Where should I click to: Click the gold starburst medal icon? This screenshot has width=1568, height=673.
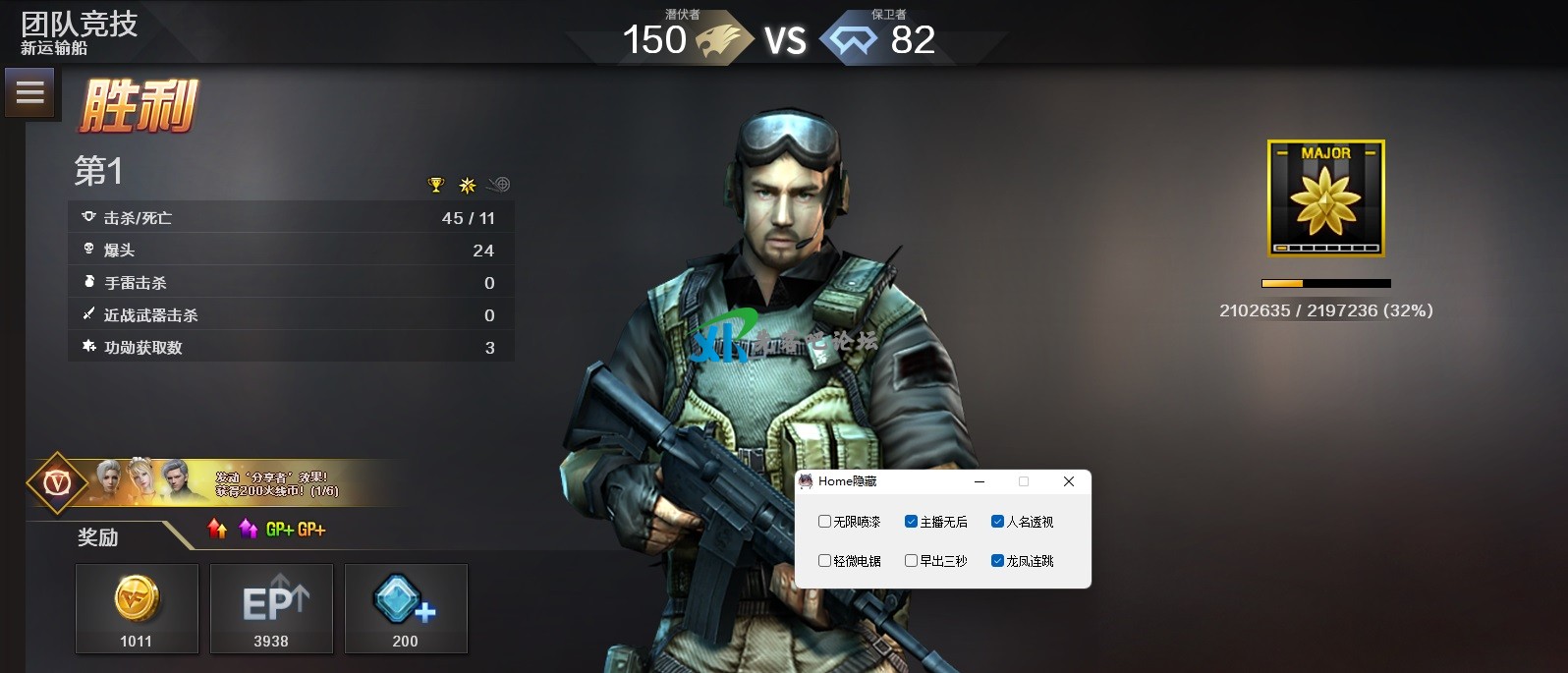pyautogui.click(x=468, y=185)
